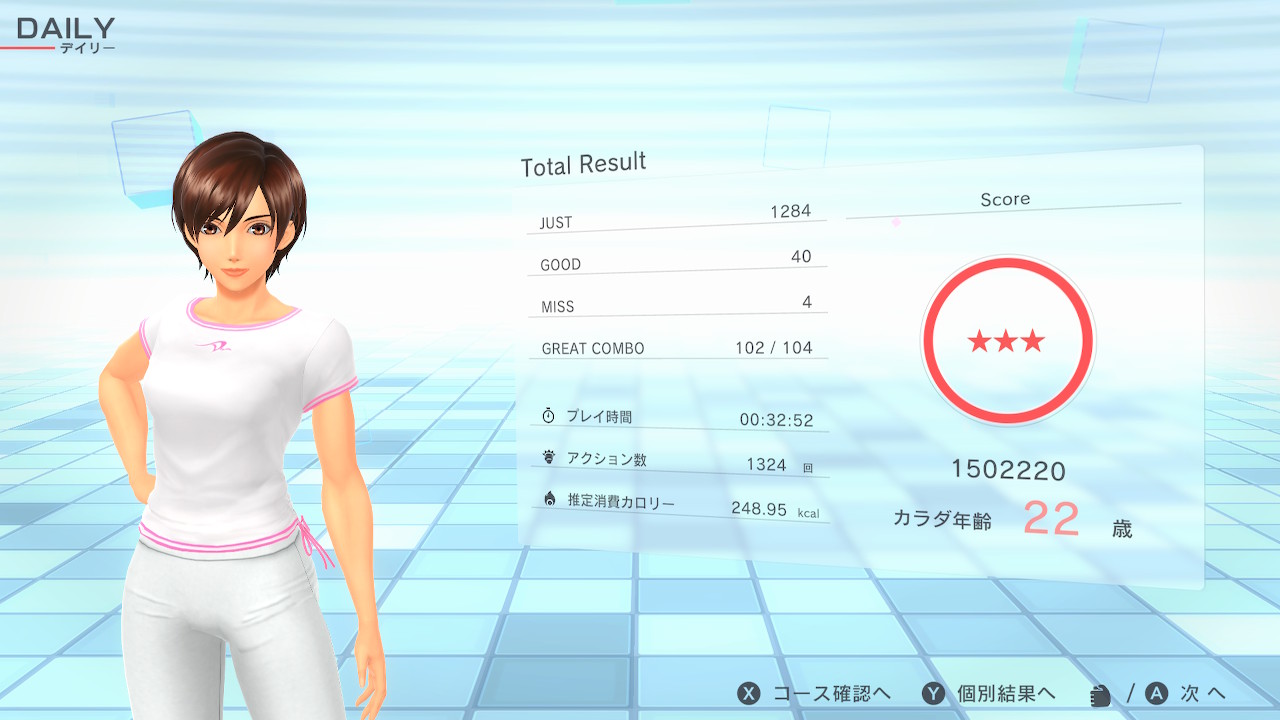View individual results via 個別結果へ

(989, 694)
